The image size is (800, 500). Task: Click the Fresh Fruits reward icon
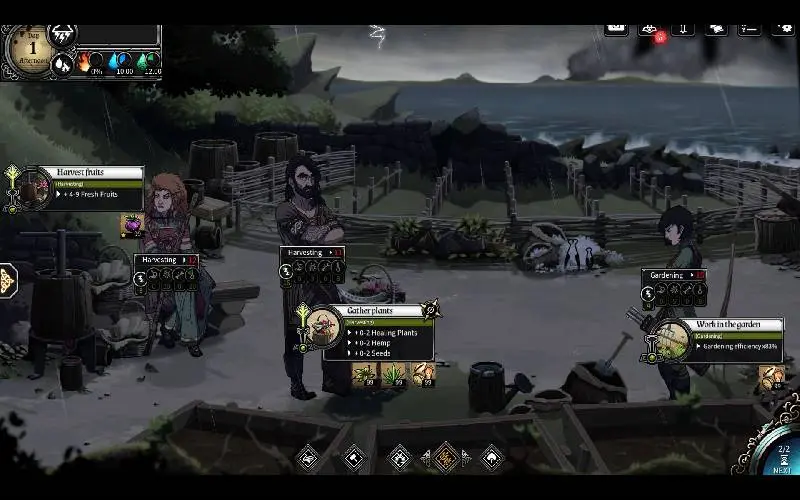coord(131,225)
